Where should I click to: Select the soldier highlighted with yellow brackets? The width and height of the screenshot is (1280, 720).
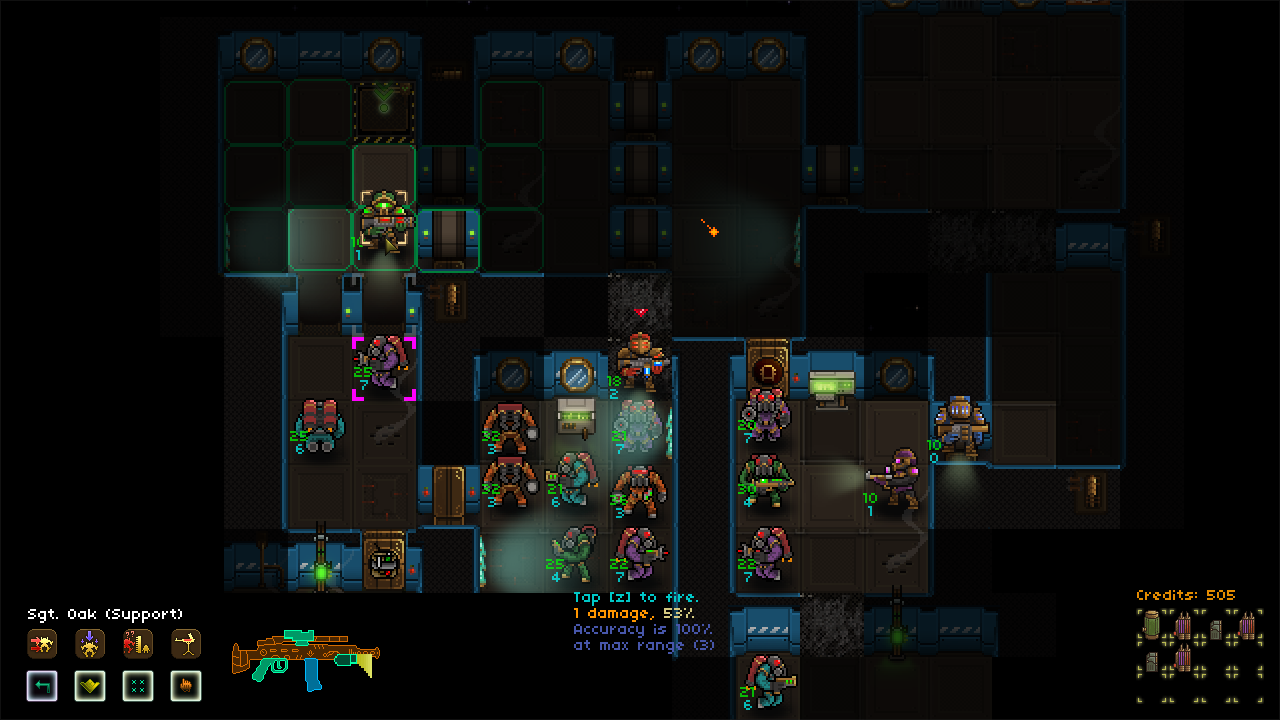coord(382,220)
